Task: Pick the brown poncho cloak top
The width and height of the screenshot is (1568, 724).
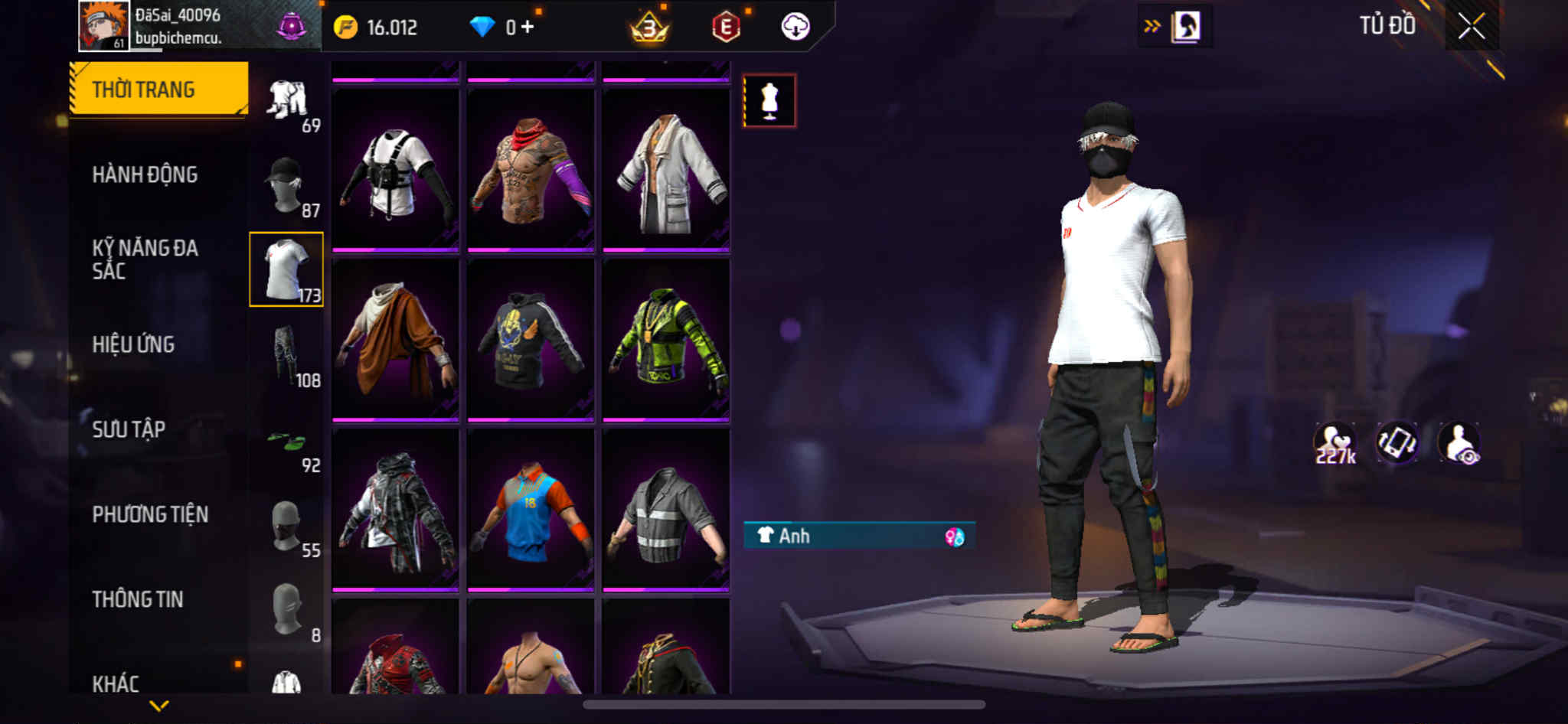Action: 395,340
